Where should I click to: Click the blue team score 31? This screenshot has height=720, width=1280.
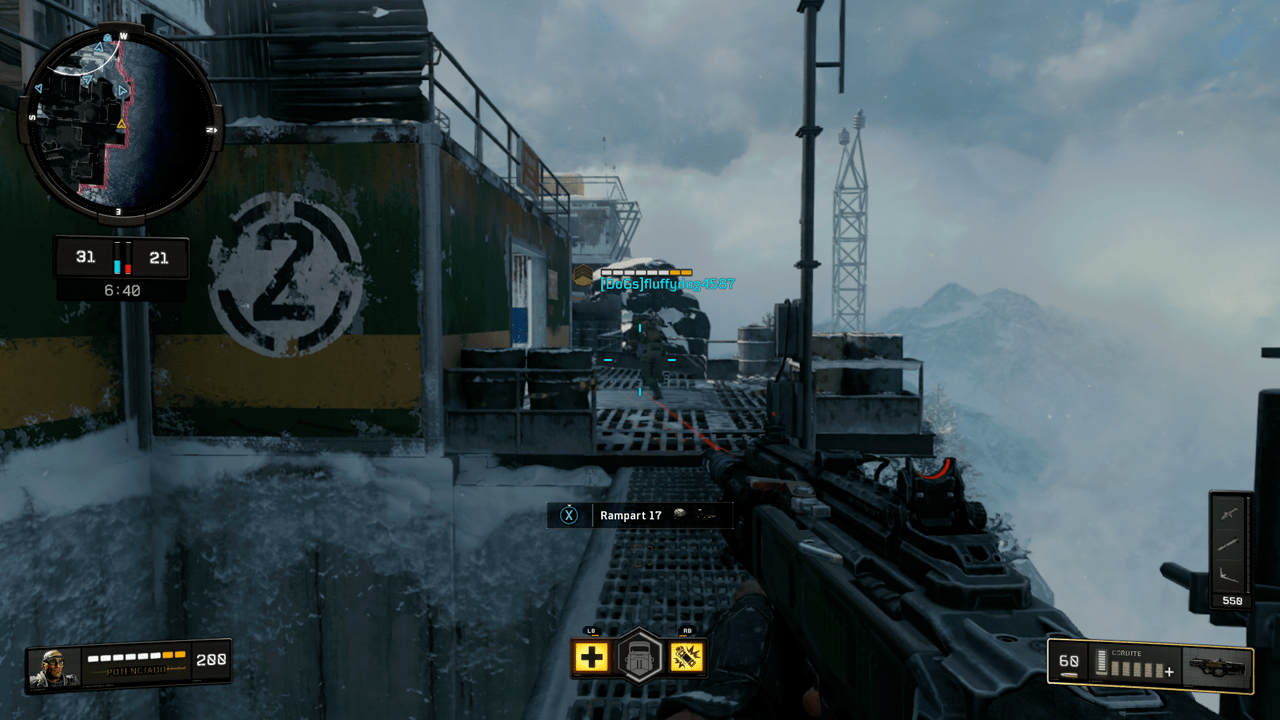click(x=86, y=257)
